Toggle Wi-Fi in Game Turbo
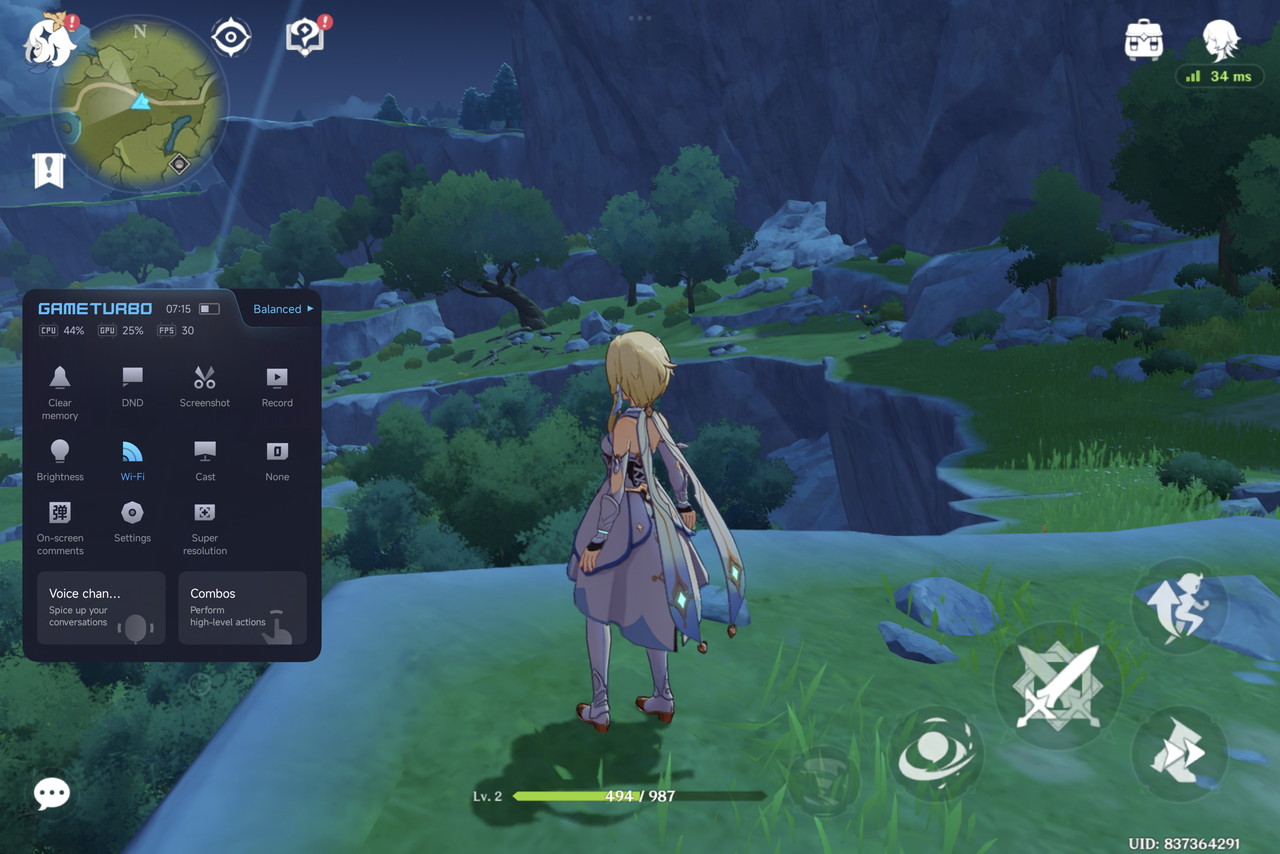The height and width of the screenshot is (854, 1280). point(132,459)
